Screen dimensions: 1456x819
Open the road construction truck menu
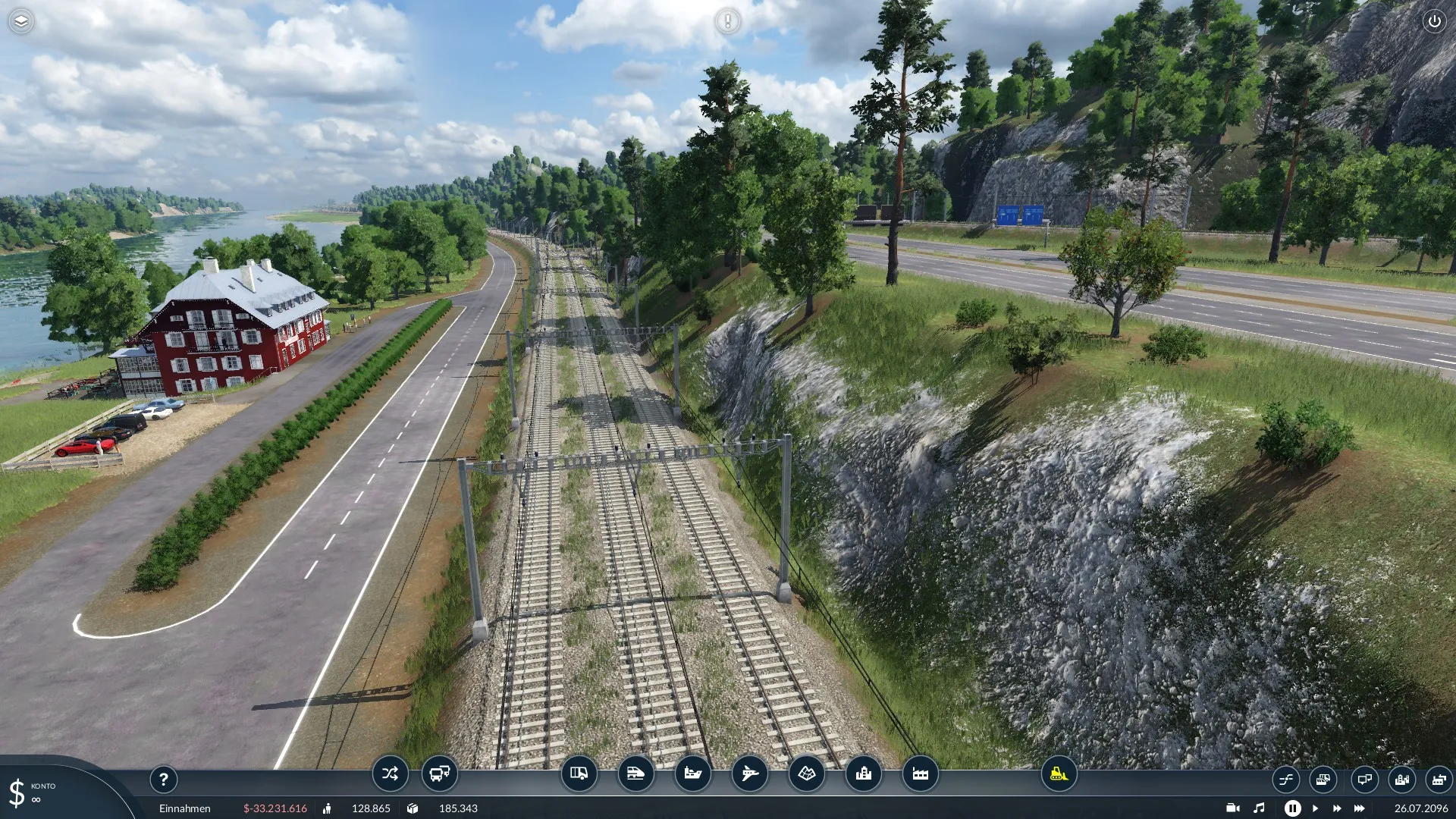point(579,773)
